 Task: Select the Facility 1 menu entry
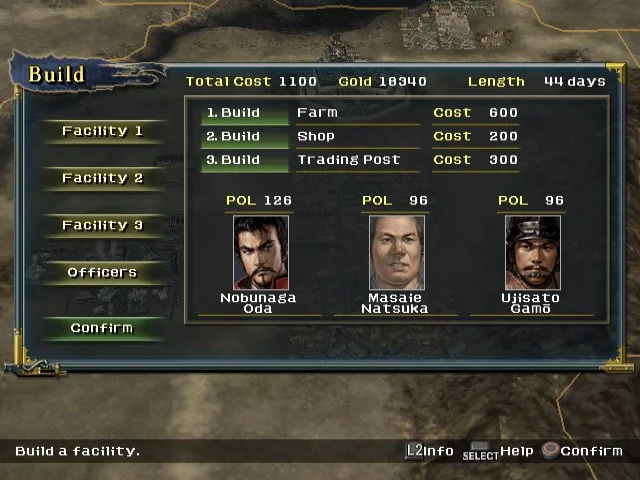[102, 131]
